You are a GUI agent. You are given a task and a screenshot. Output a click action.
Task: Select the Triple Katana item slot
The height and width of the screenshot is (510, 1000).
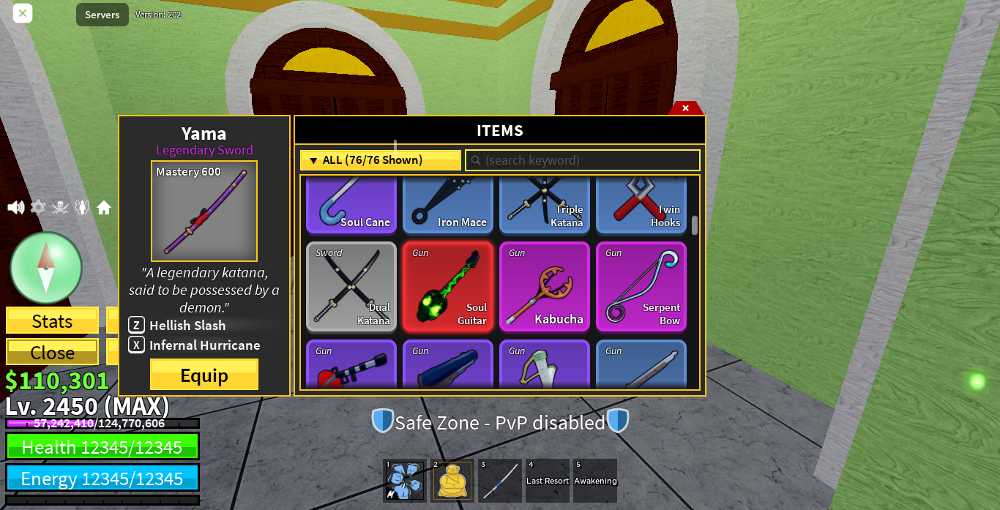click(x=544, y=205)
